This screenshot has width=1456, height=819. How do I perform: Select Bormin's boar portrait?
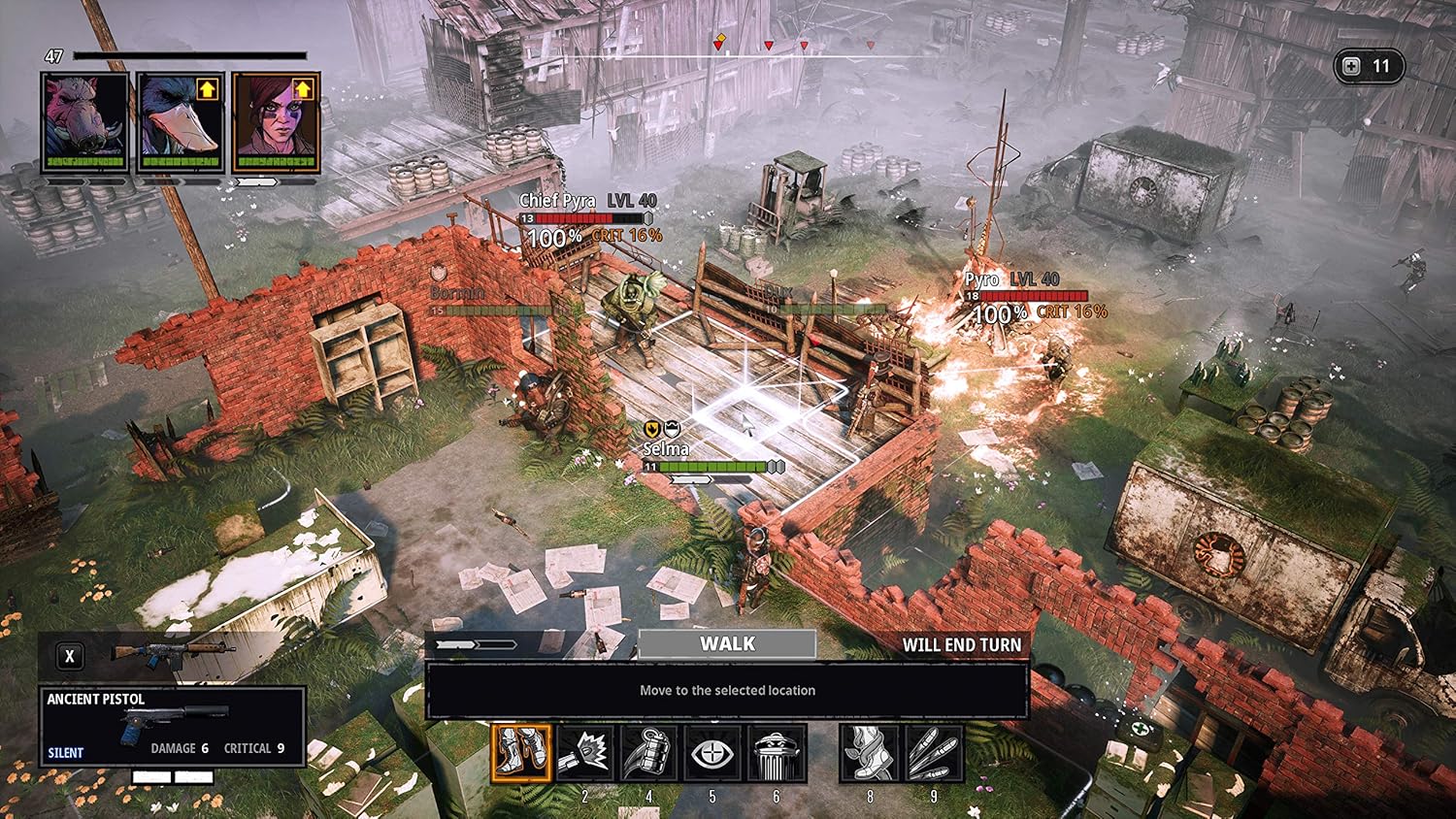(x=84, y=121)
